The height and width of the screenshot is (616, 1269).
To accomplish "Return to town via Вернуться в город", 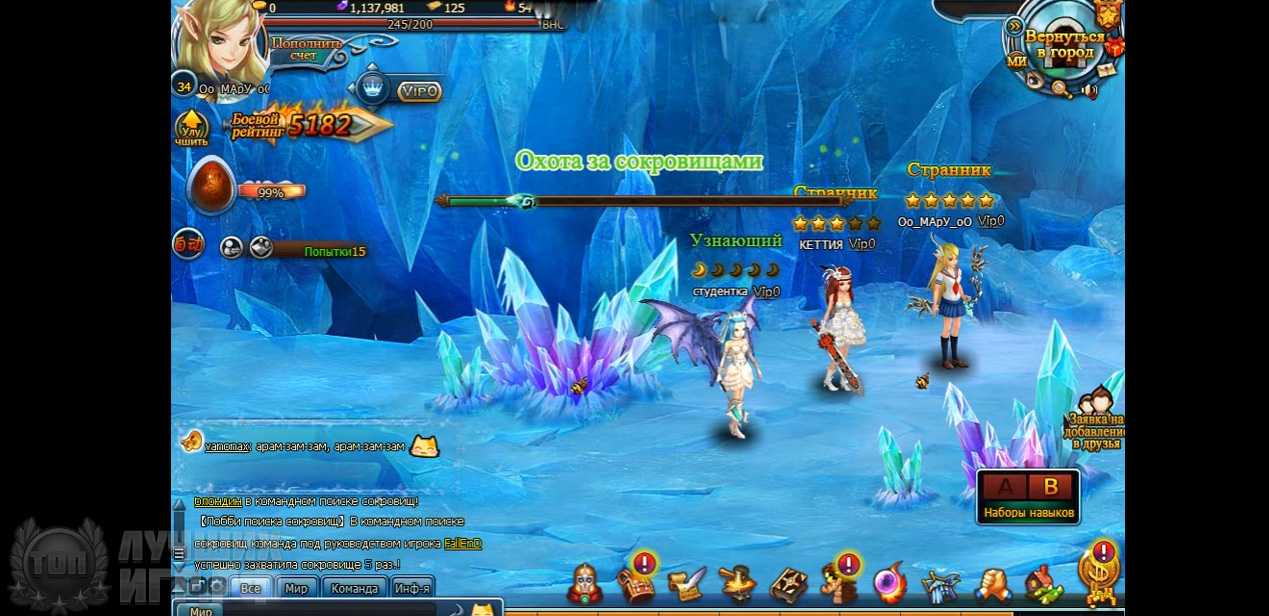I will (1064, 44).
